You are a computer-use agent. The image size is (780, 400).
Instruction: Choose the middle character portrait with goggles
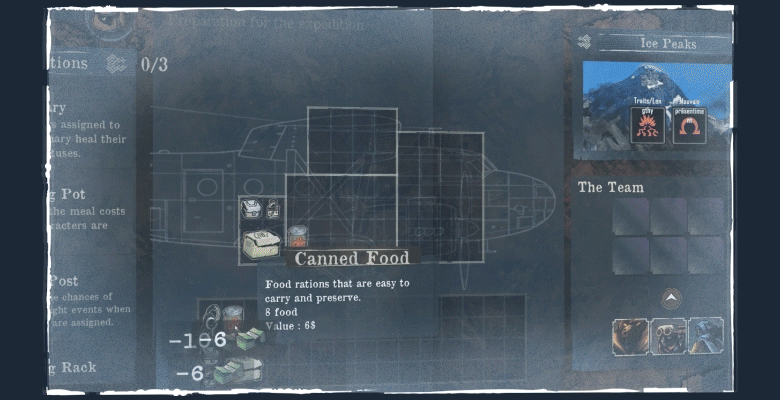pos(668,336)
